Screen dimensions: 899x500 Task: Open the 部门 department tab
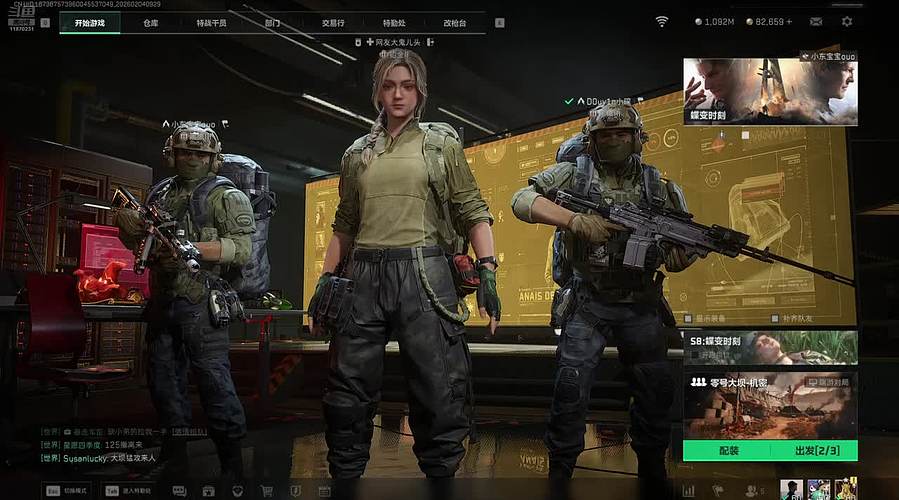(x=273, y=22)
